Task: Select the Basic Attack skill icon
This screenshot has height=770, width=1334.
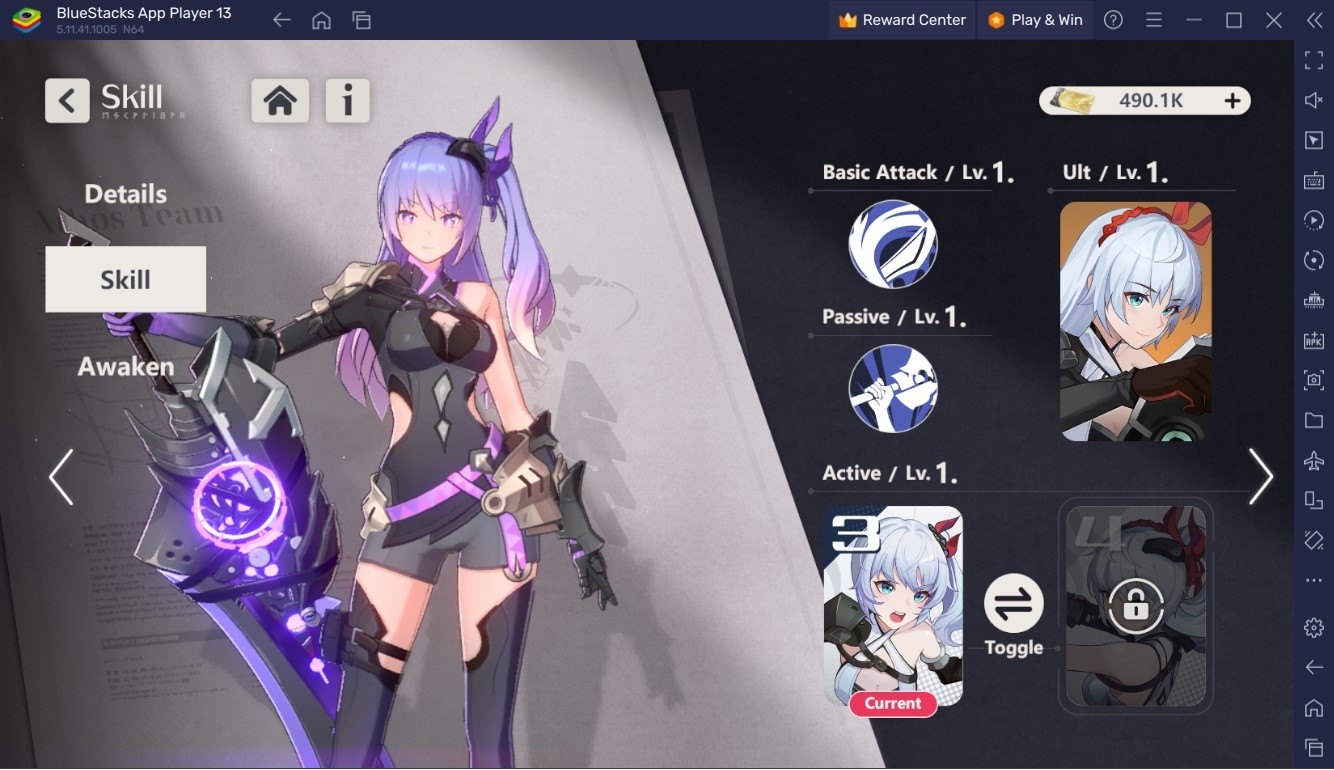Action: point(893,243)
